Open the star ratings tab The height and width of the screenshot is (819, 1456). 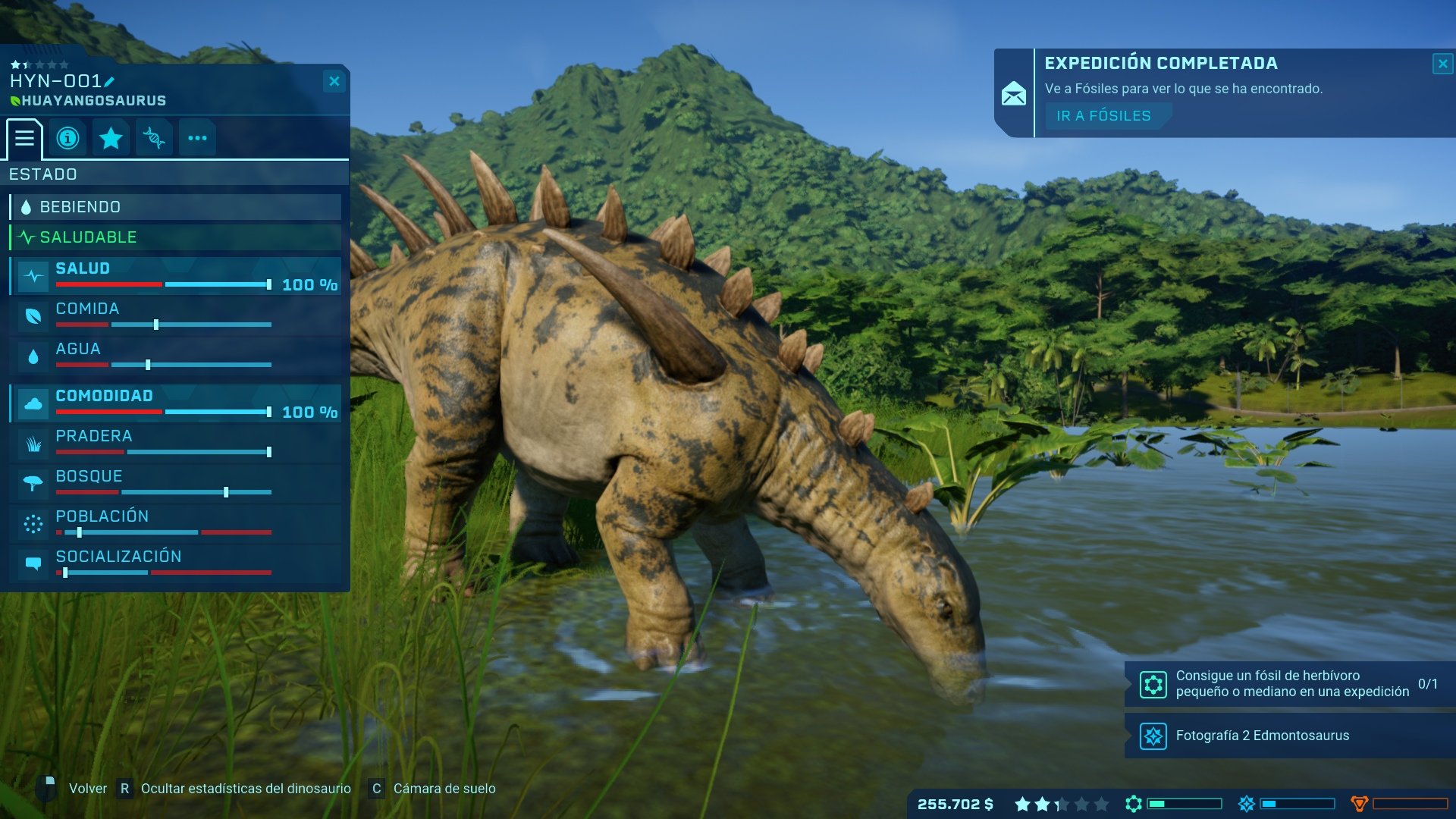tap(111, 138)
